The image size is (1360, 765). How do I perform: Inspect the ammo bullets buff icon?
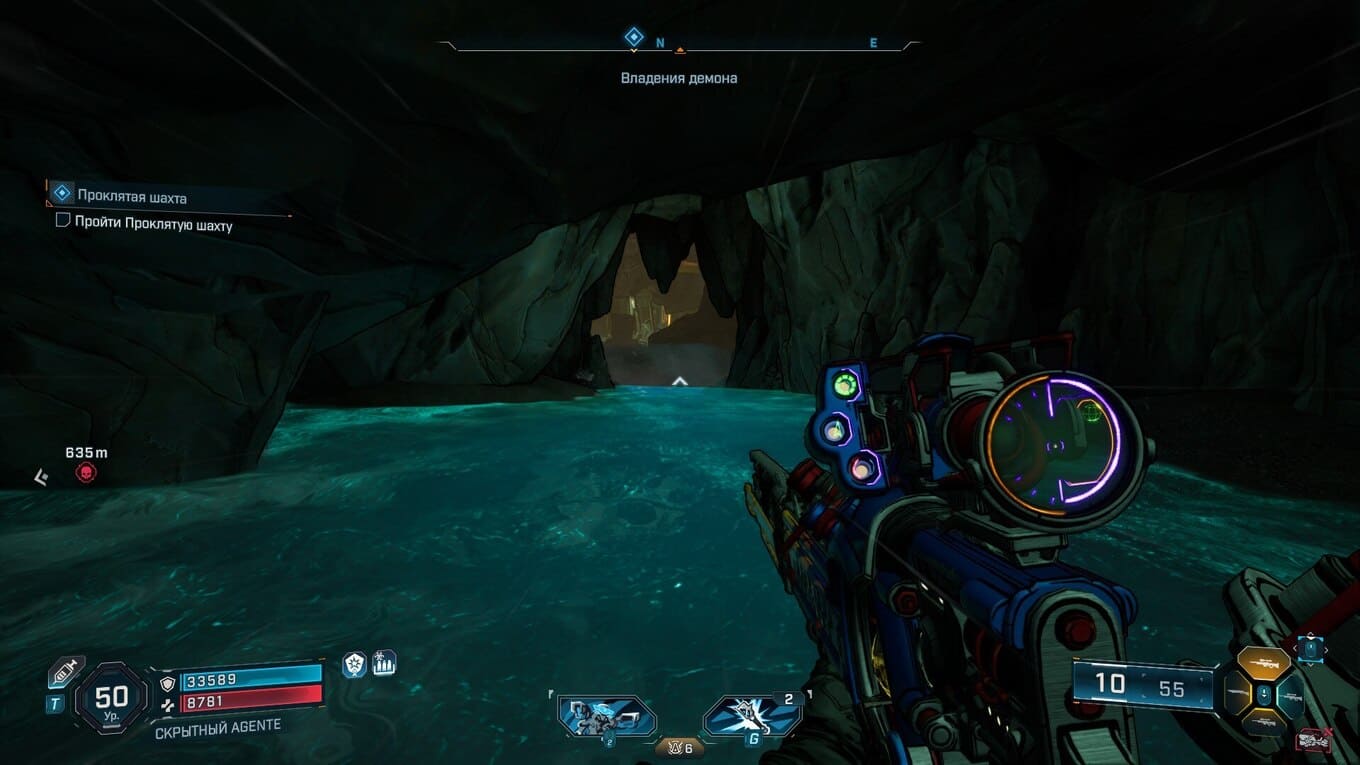pyautogui.click(x=384, y=662)
